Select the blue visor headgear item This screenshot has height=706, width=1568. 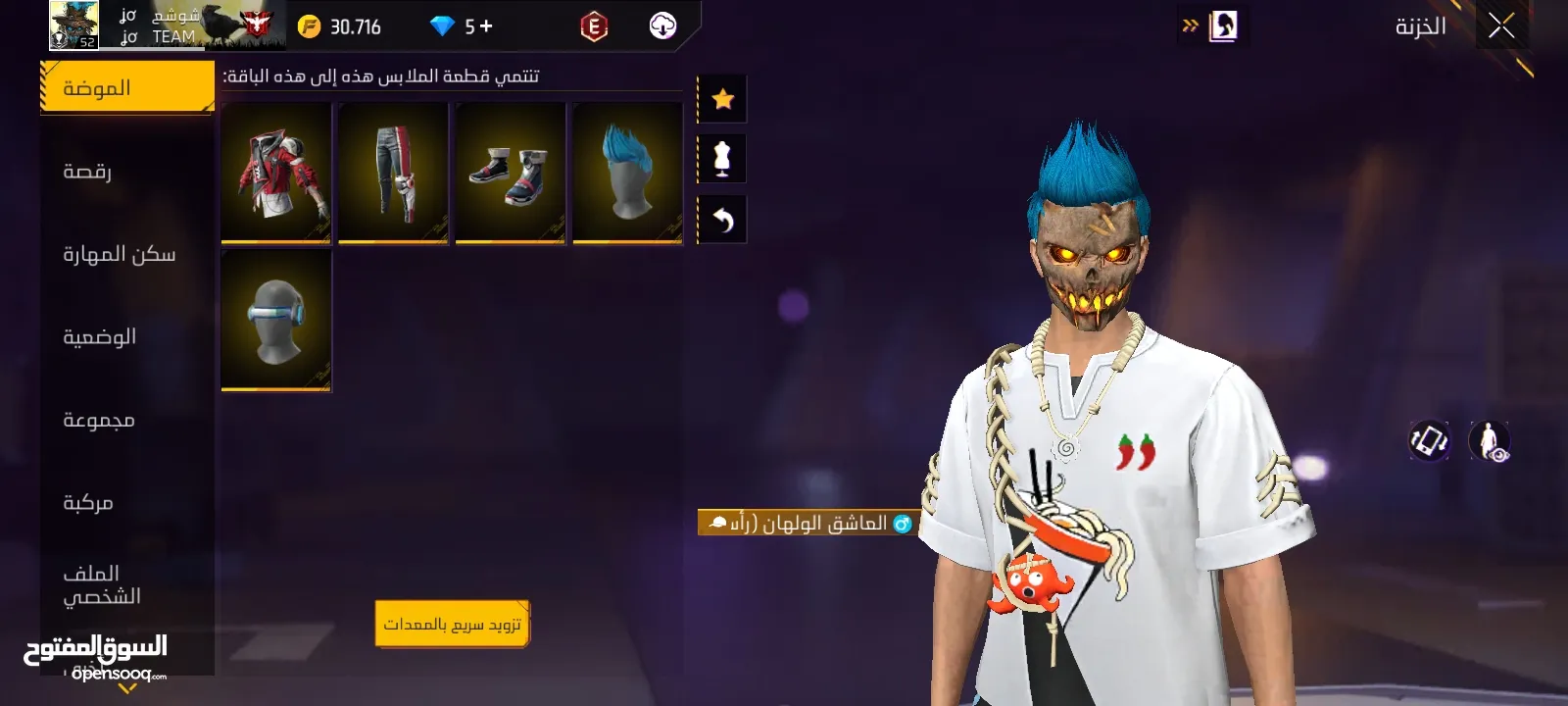pyautogui.click(x=276, y=320)
